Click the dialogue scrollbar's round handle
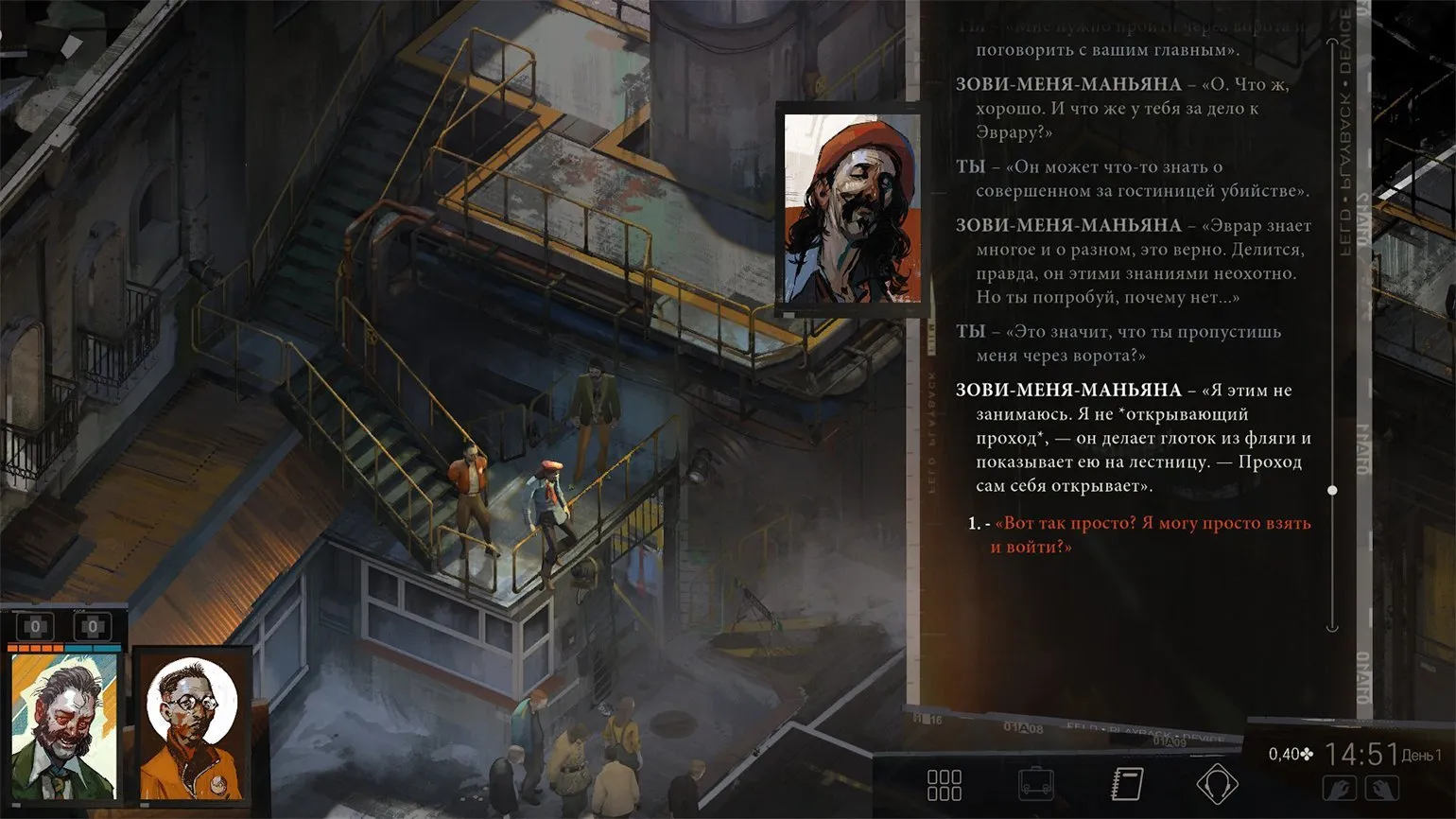The height and width of the screenshot is (819, 1456). (1332, 490)
